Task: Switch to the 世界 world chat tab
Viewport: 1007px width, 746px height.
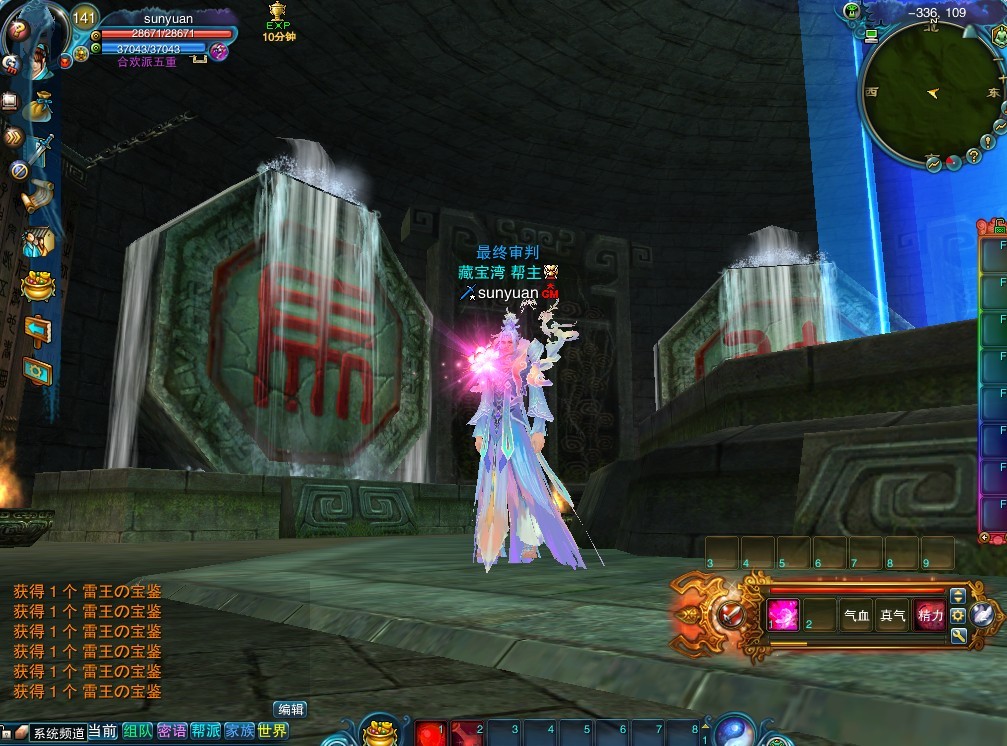Action: pyautogui.click(x=272, y=731)
